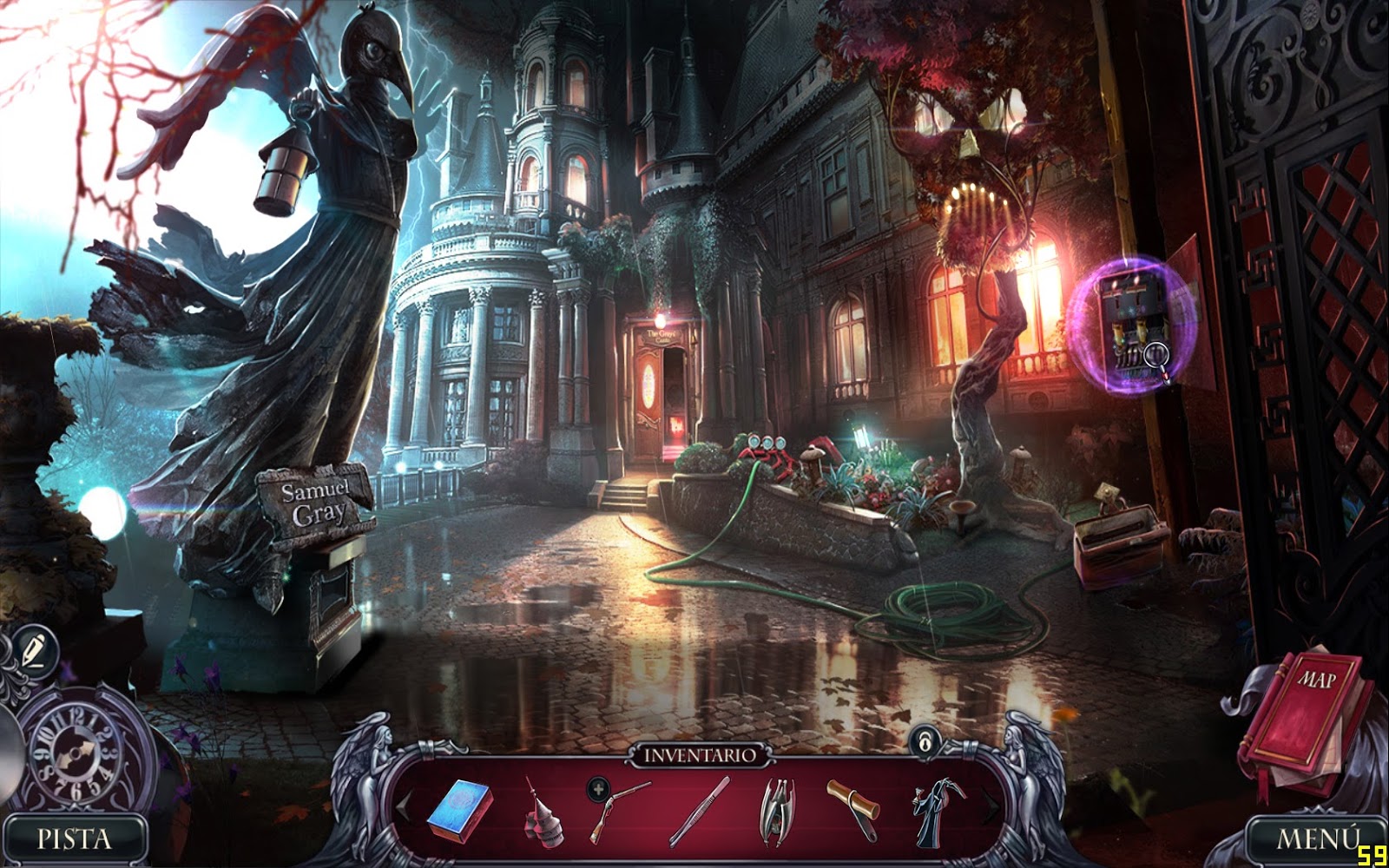Click the Samuel Gray plaque on the statue
The height and width of the screenshot is (868, 1389).
pyautogui.click(x=319, y=502)
